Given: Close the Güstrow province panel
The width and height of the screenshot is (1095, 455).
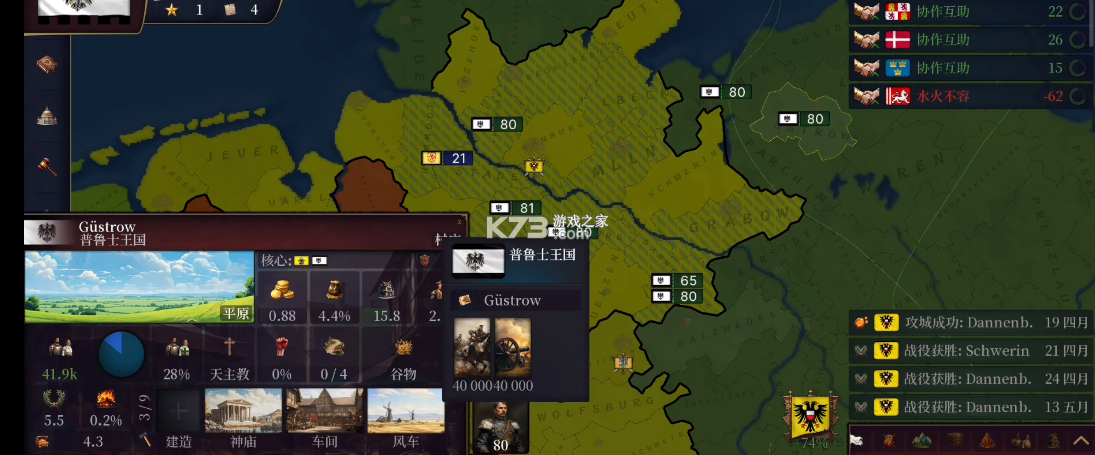Looking at the screenshot, I should click(460, 222).
